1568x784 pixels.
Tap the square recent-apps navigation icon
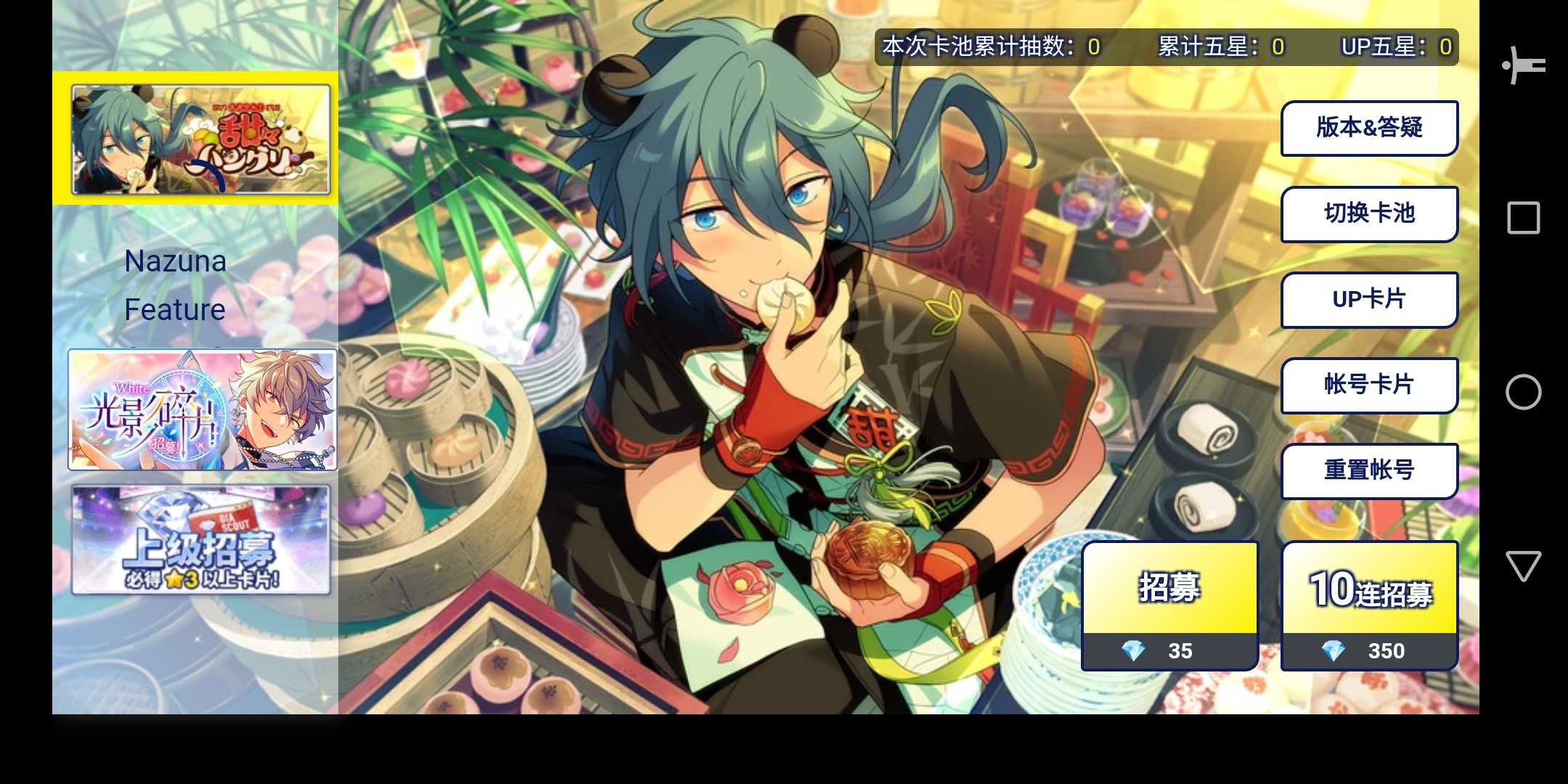(1524, 216)
